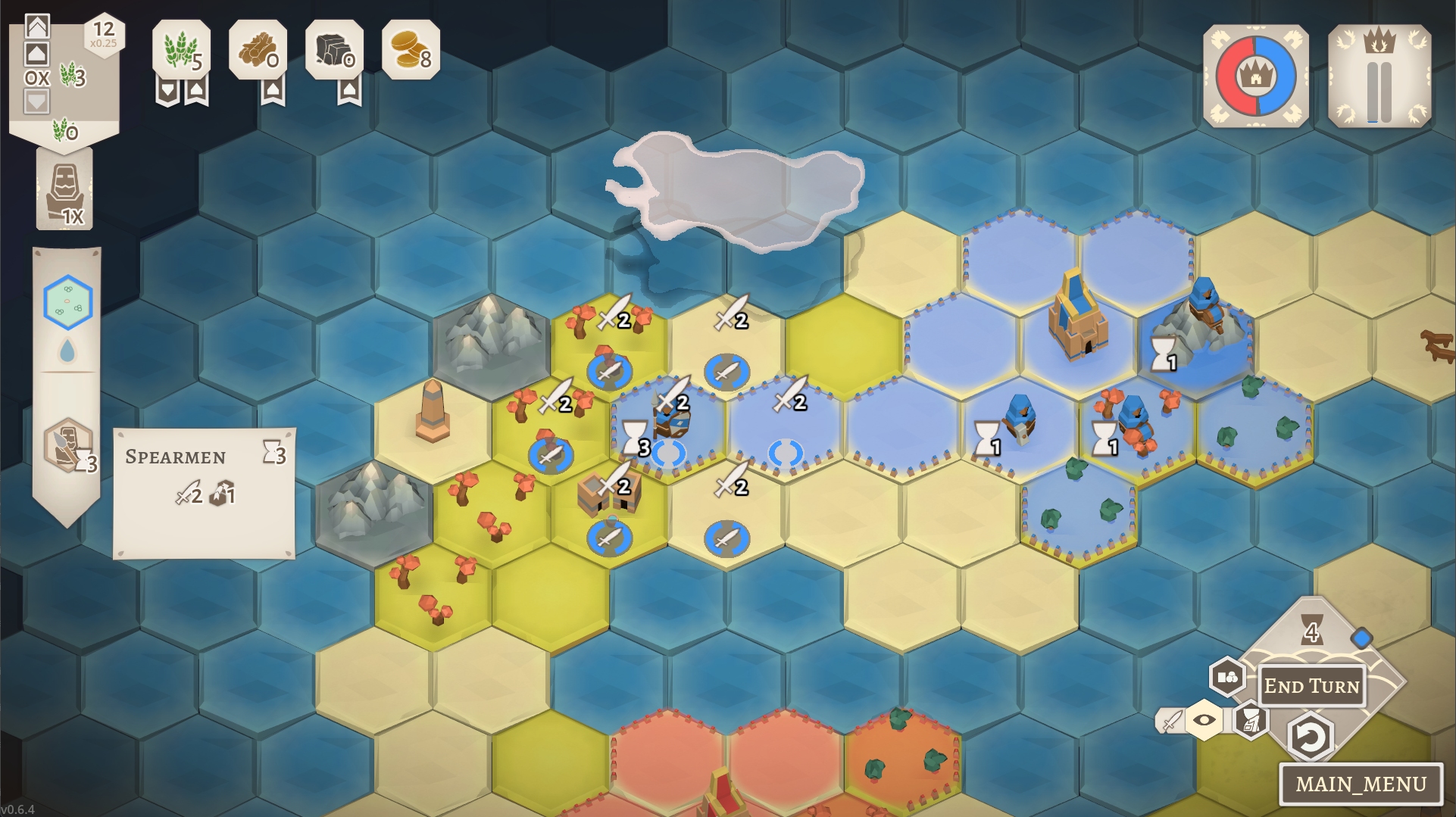Click the water drop icon
The height and width of the screenshot is (817, 1456).
coord(67,351)
